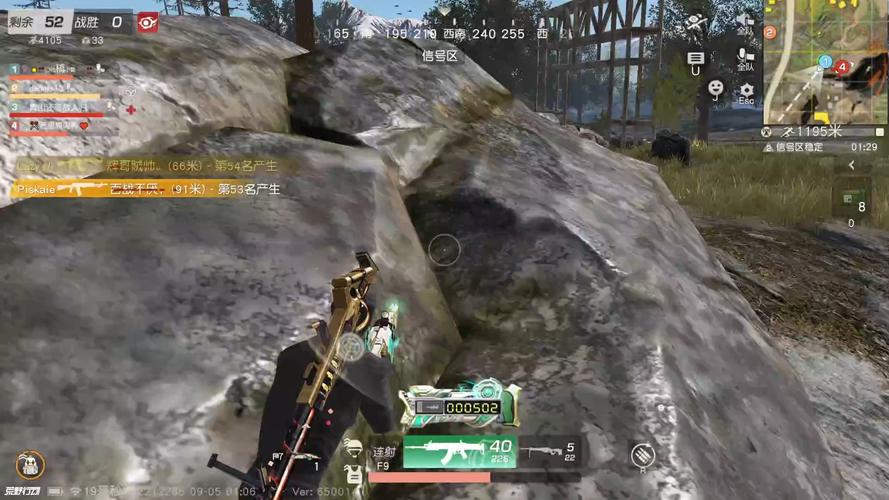Switch to the secondary sniper rifle slot
The image size is (889, 500).
click(549, 454)
